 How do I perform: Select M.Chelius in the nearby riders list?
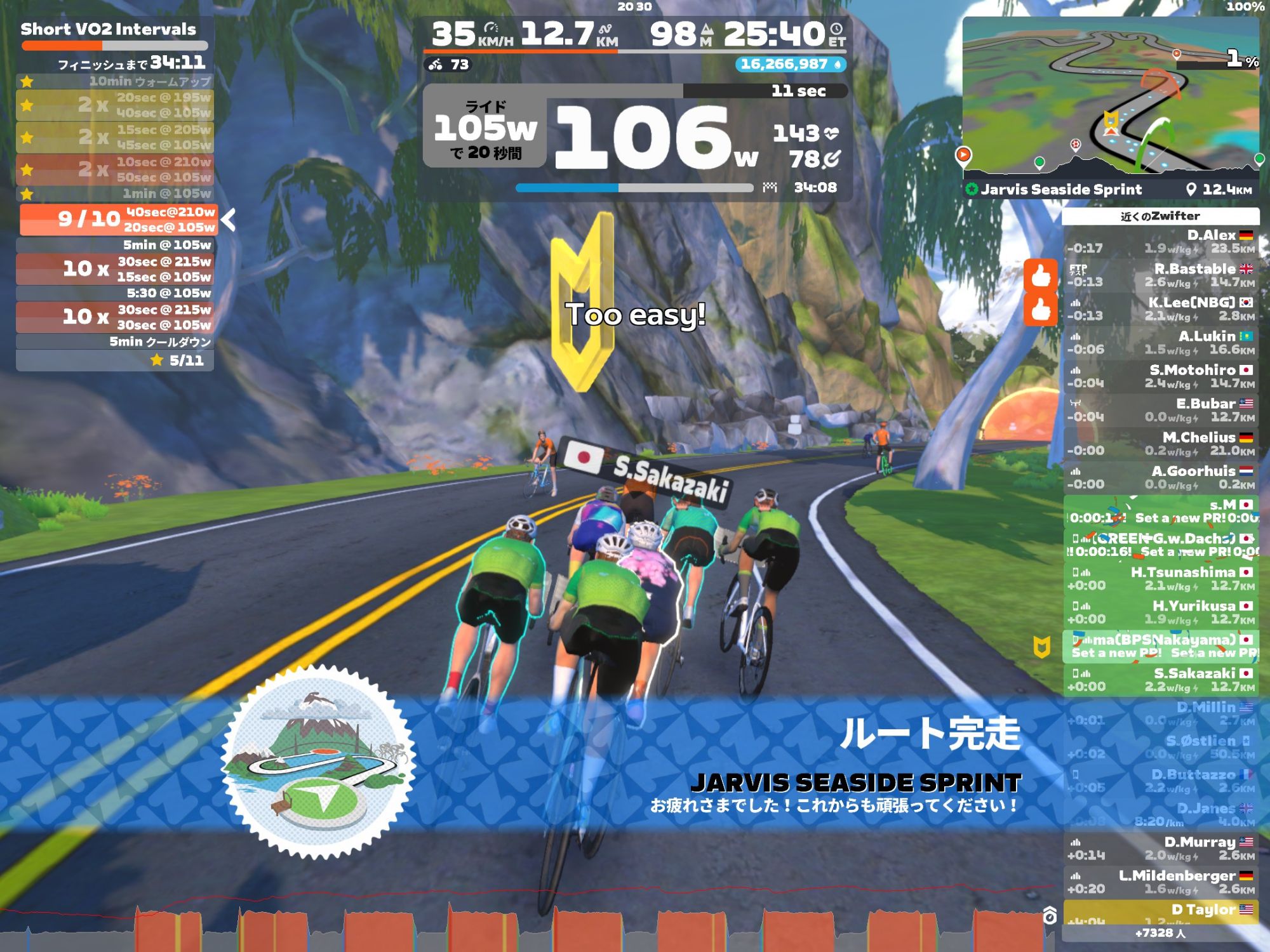click(x=1161, y=444)
